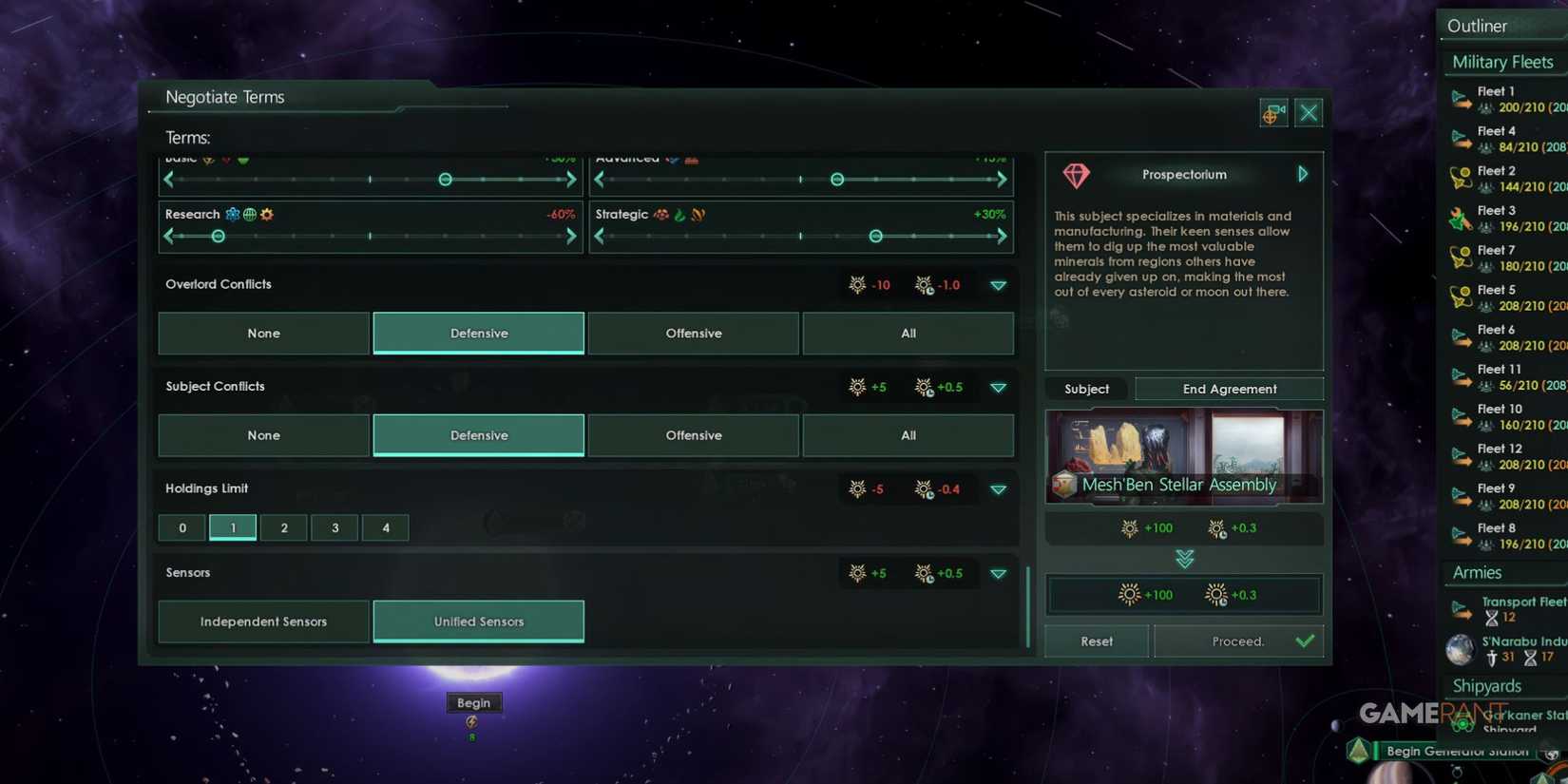Open the next specialization with the Prospectorium arrow
Viewport: 1568px width, 784px height.
1303,174
